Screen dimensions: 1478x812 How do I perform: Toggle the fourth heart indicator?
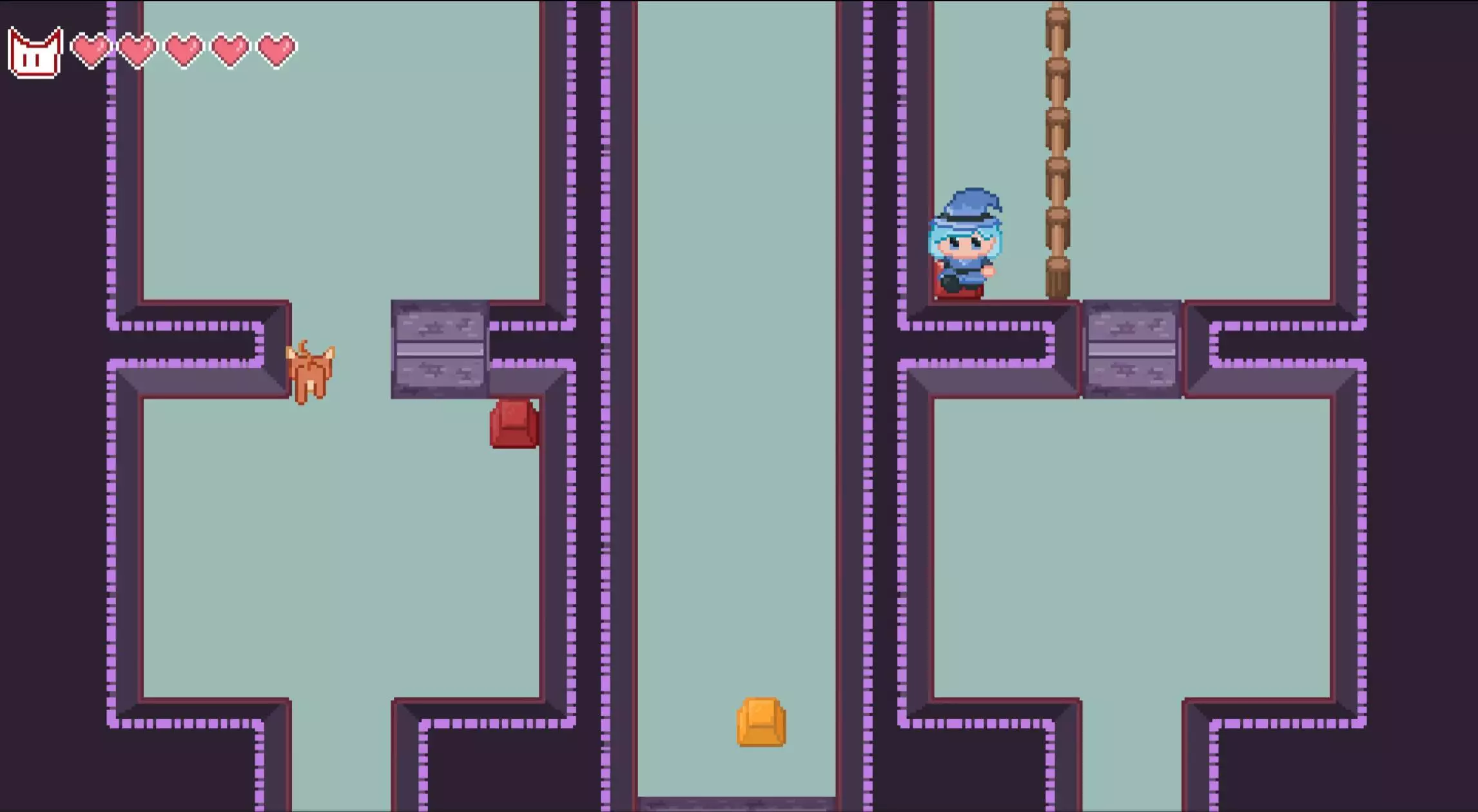[228, 52]
